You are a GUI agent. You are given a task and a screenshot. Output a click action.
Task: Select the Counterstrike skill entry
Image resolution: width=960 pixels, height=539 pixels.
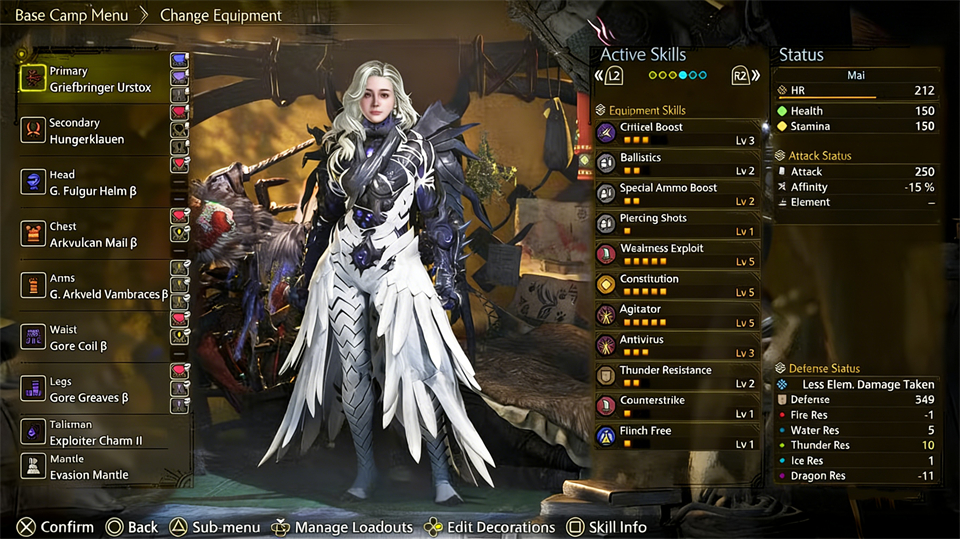677,406
